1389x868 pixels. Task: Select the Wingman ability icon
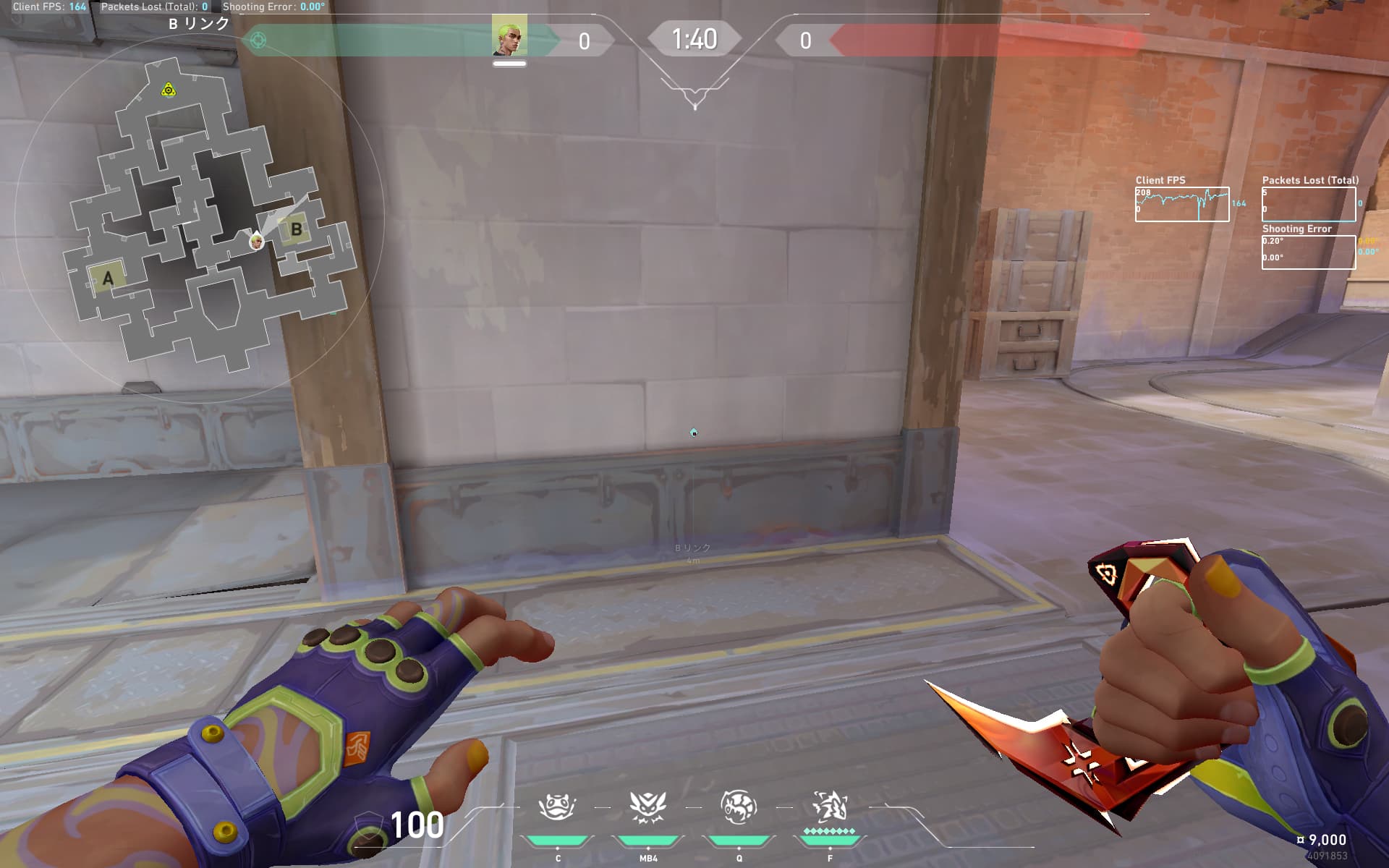coord(647,807)
